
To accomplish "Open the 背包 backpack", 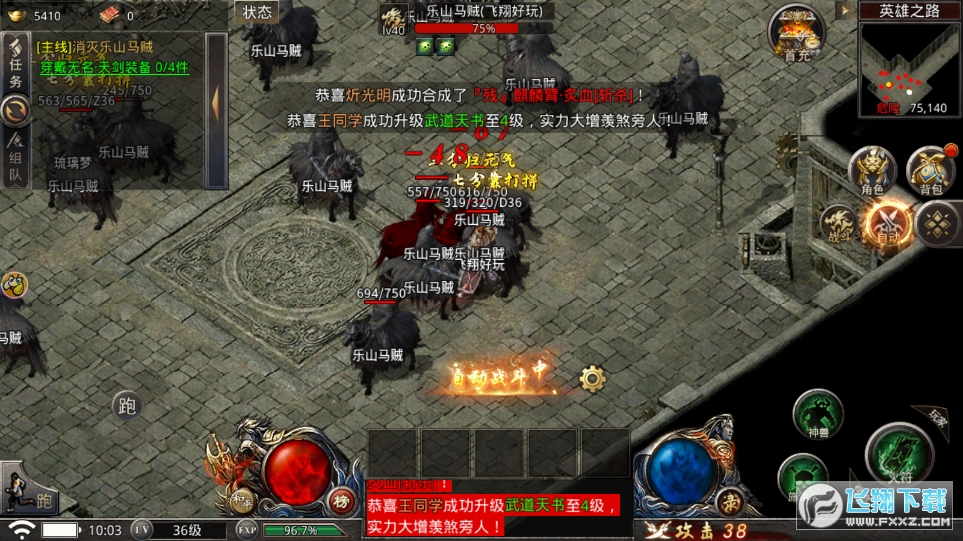I will [x=931, y=170].
